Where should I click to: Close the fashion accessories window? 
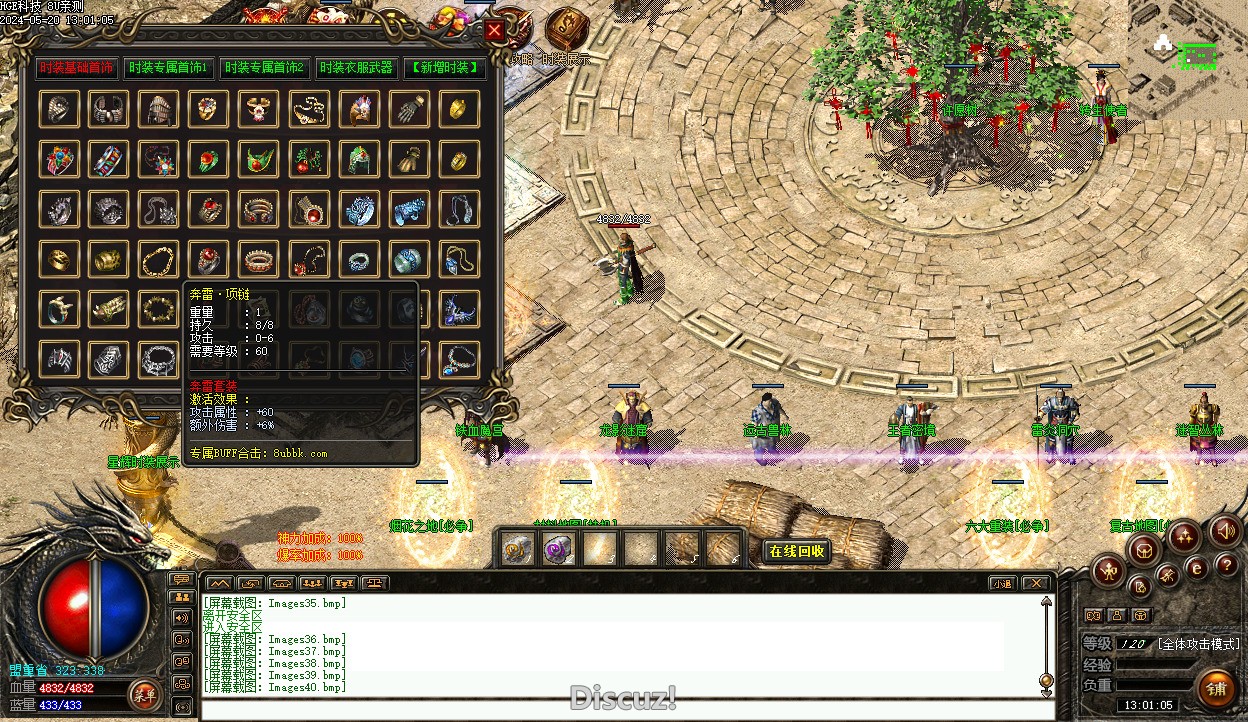pos(494,31)
